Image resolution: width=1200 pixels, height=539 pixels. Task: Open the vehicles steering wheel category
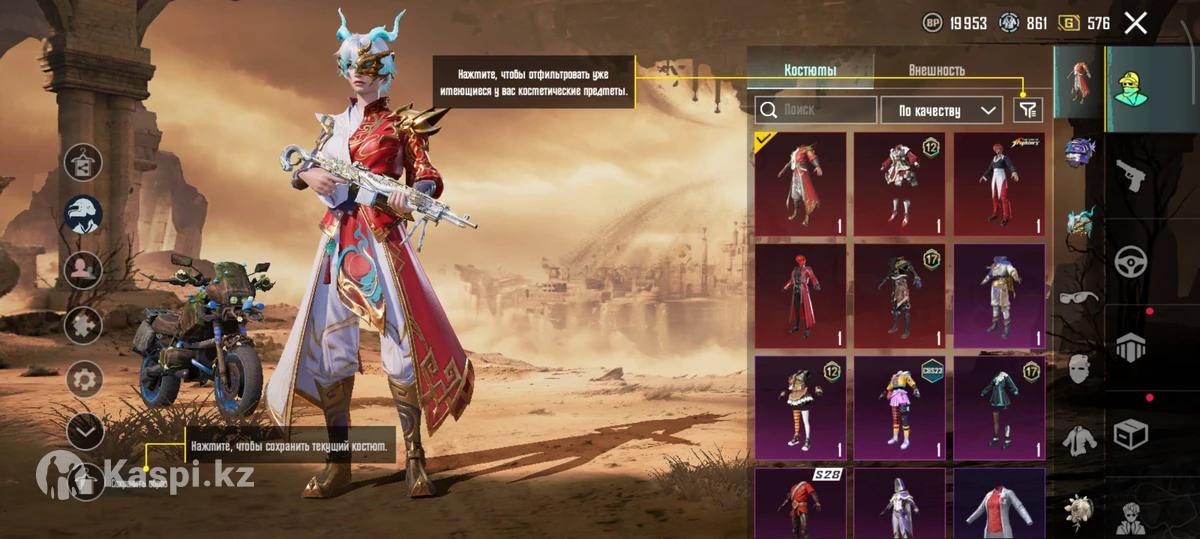(1130, 261)
